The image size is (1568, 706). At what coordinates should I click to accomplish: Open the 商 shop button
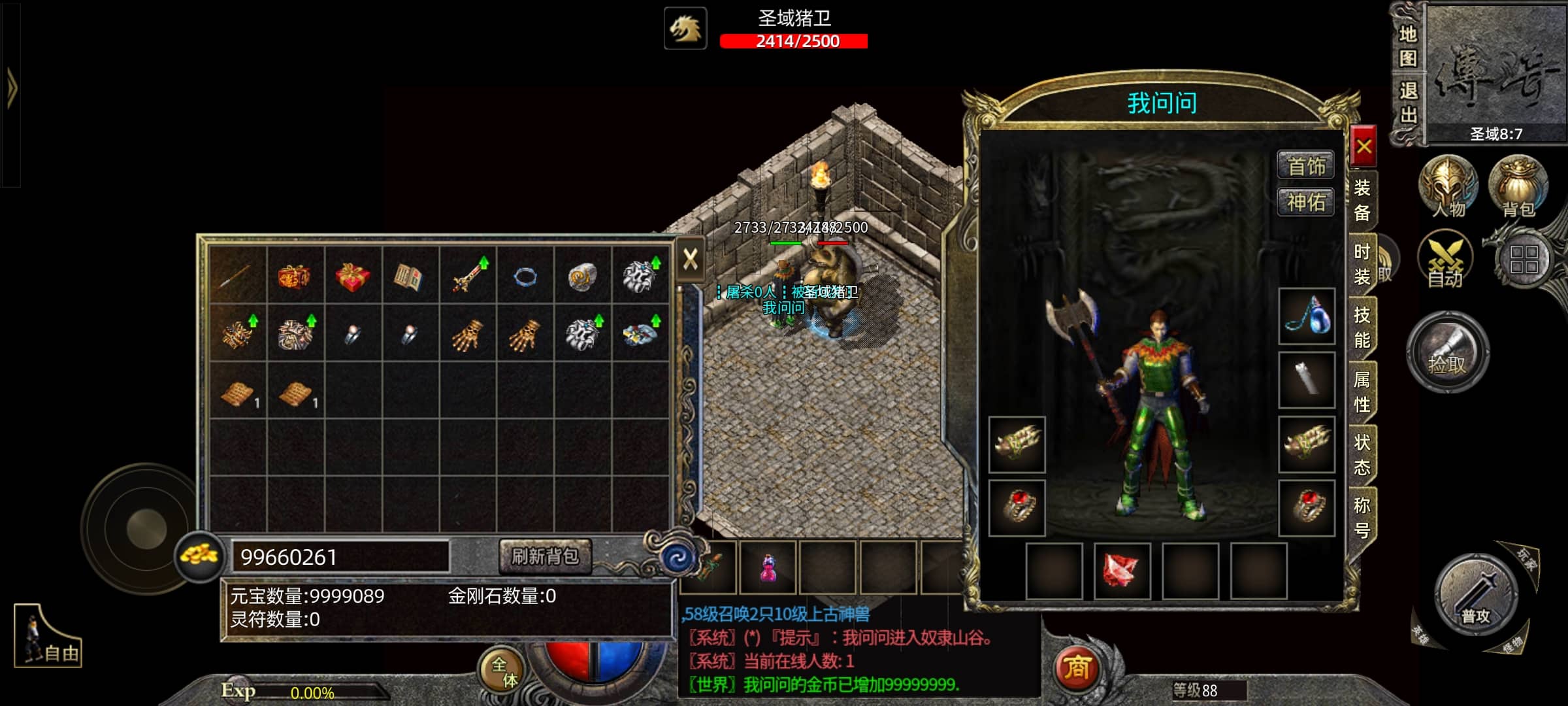click(1077, 668)
